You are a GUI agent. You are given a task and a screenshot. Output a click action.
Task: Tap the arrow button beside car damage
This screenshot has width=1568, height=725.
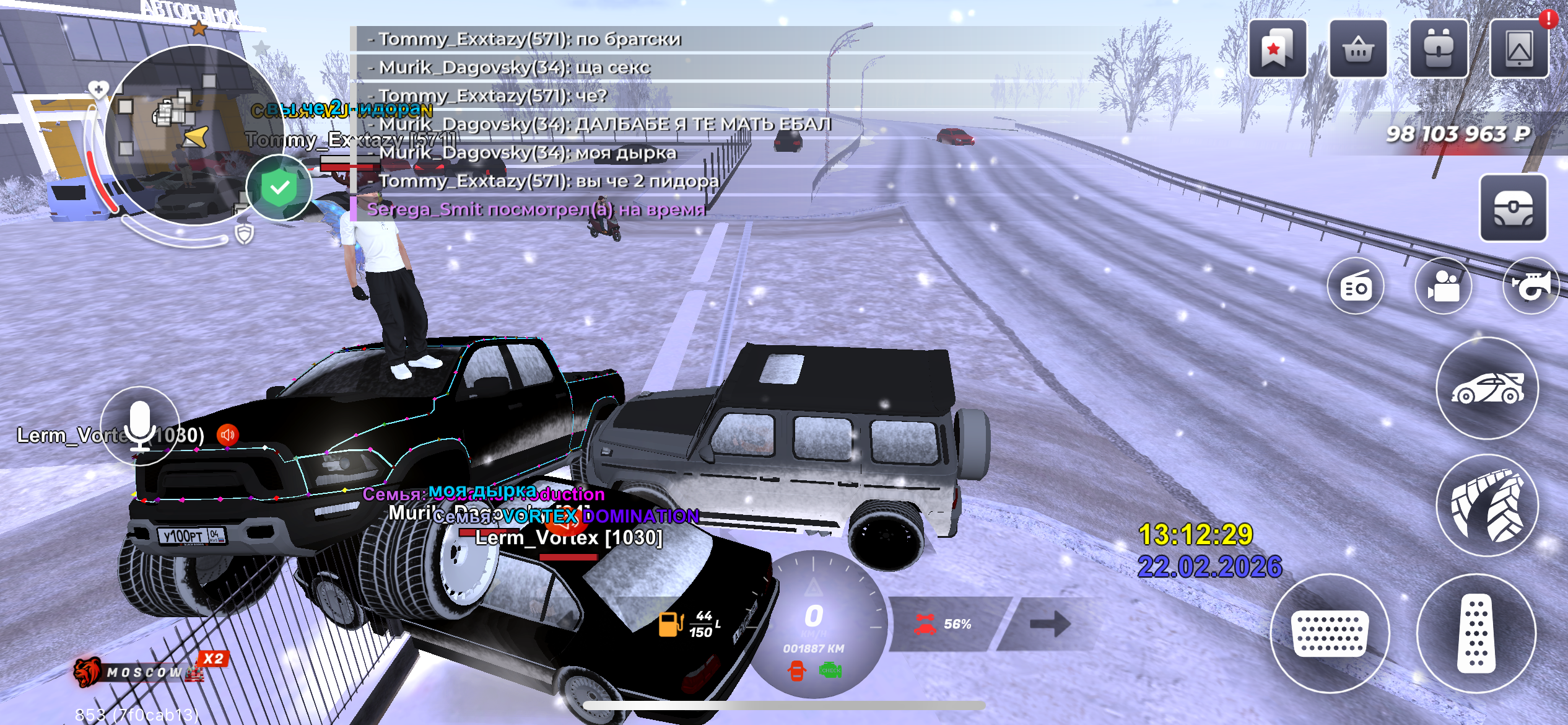(x=1050, y=623)
